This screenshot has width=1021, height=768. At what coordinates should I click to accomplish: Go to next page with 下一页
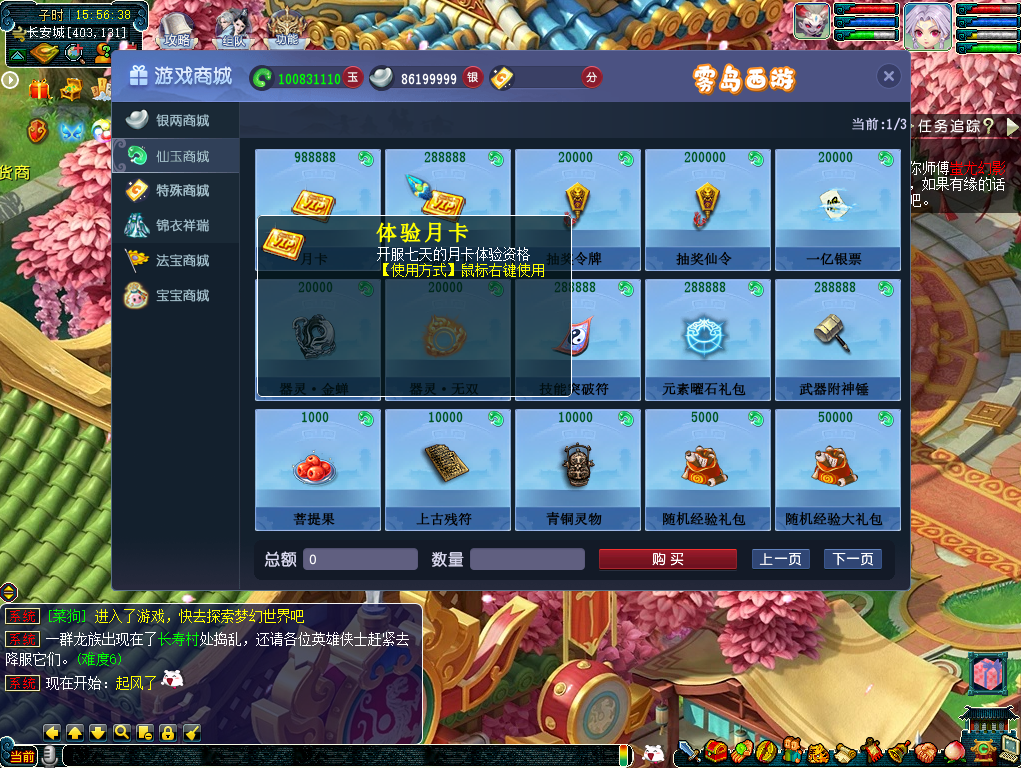(x=852, y=559)
